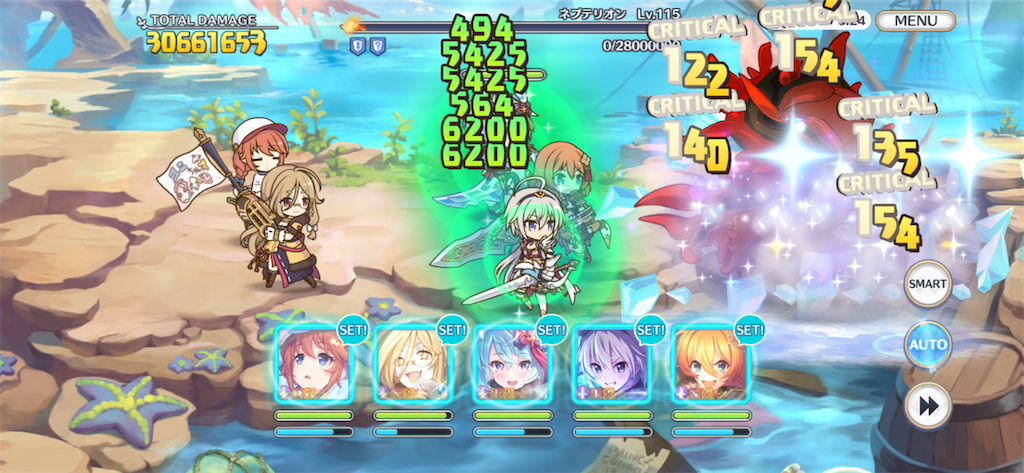Select the blonde character skill card
The height and width of the screenshot is (473, 1024).
click(412, 364)
